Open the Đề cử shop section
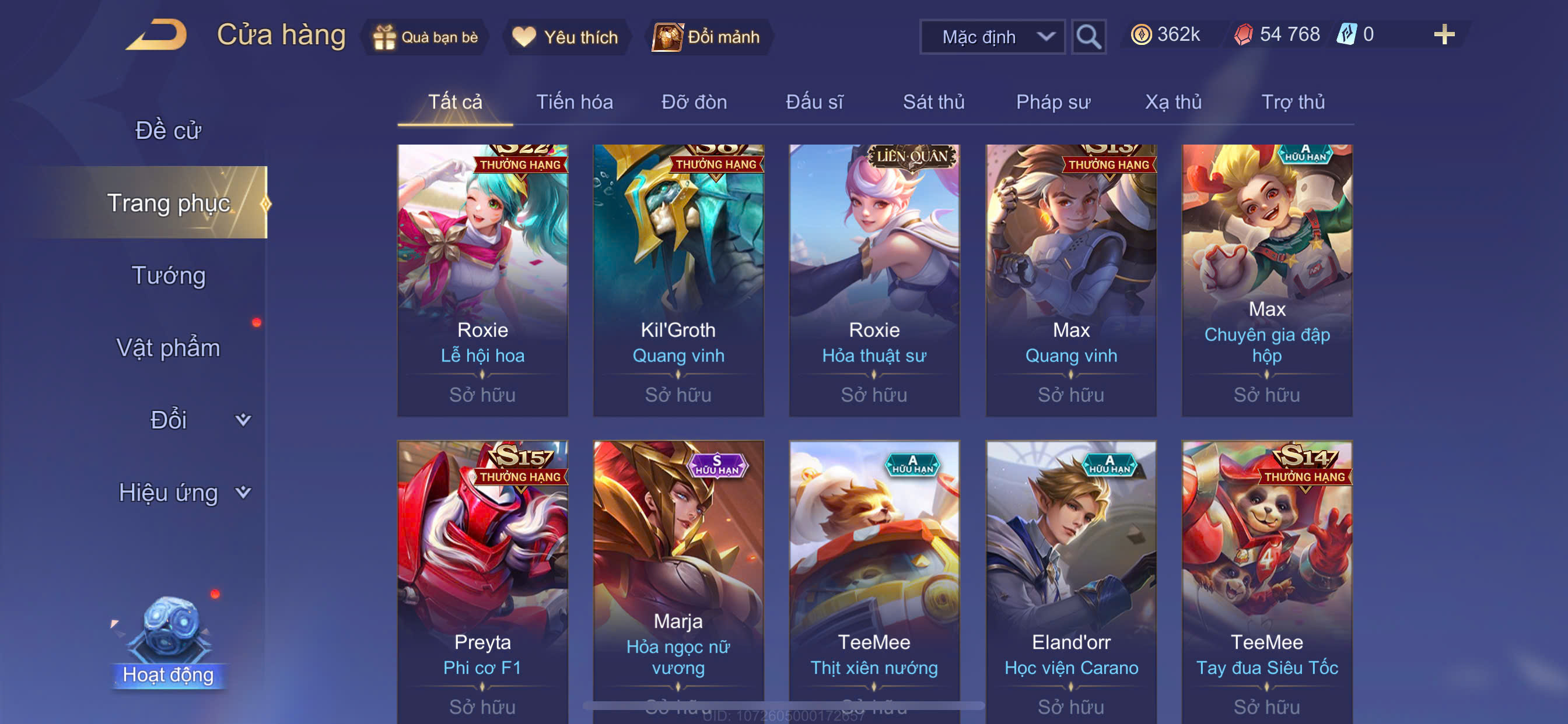Viewport: 1568px width, 724px height. point(168,130)
